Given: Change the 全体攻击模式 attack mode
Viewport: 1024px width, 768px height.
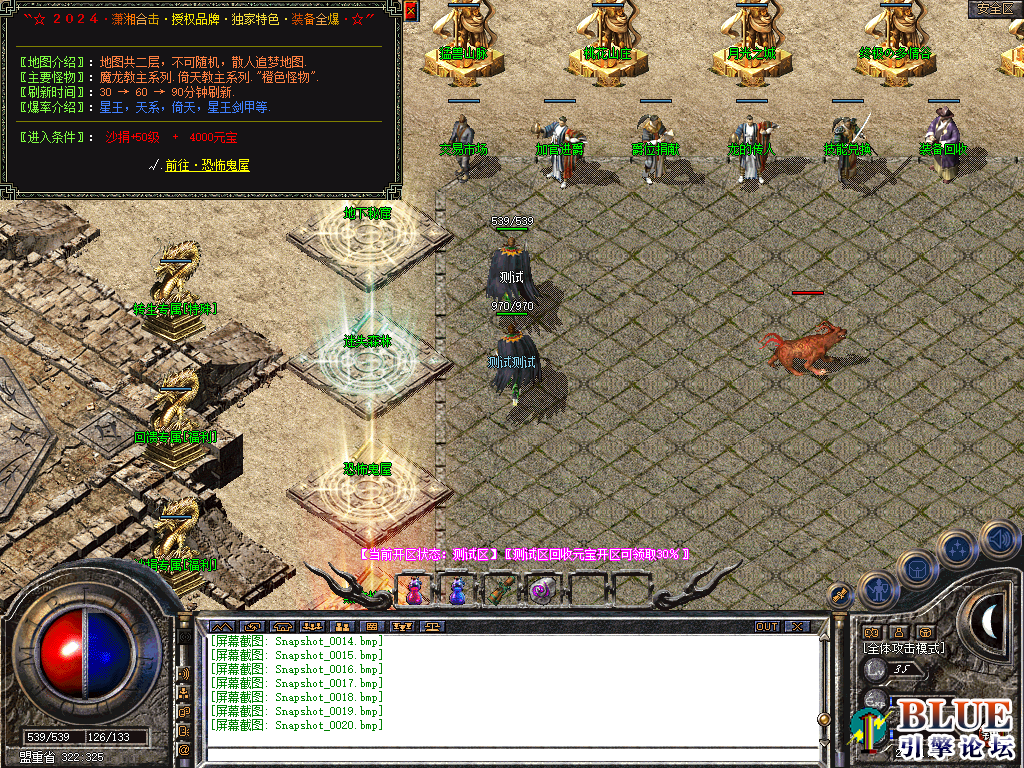Looking at the screenshot, I should (904, 648).
